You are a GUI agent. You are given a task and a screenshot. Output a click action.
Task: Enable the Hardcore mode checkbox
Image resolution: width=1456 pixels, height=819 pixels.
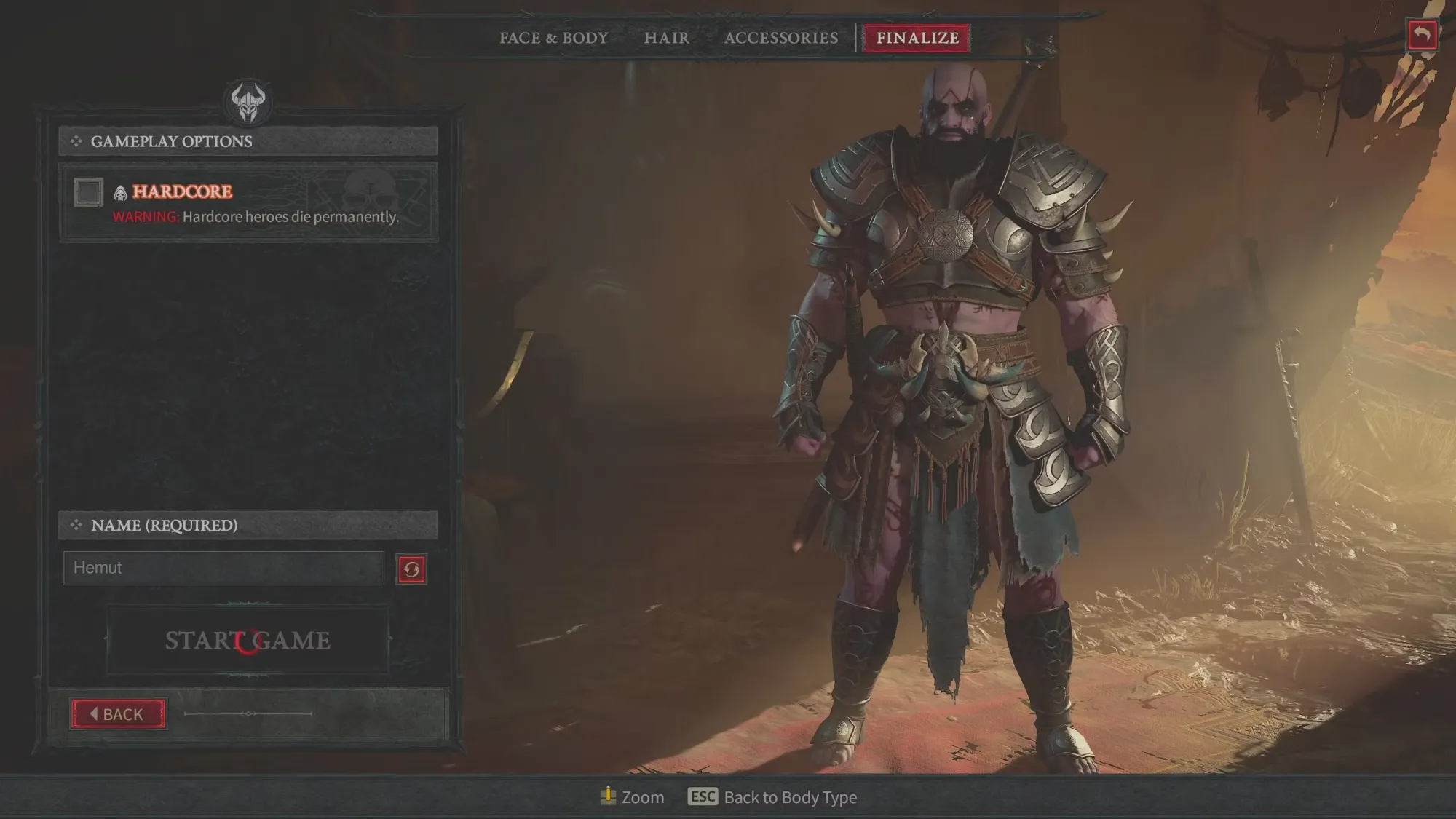pos(89,192)
